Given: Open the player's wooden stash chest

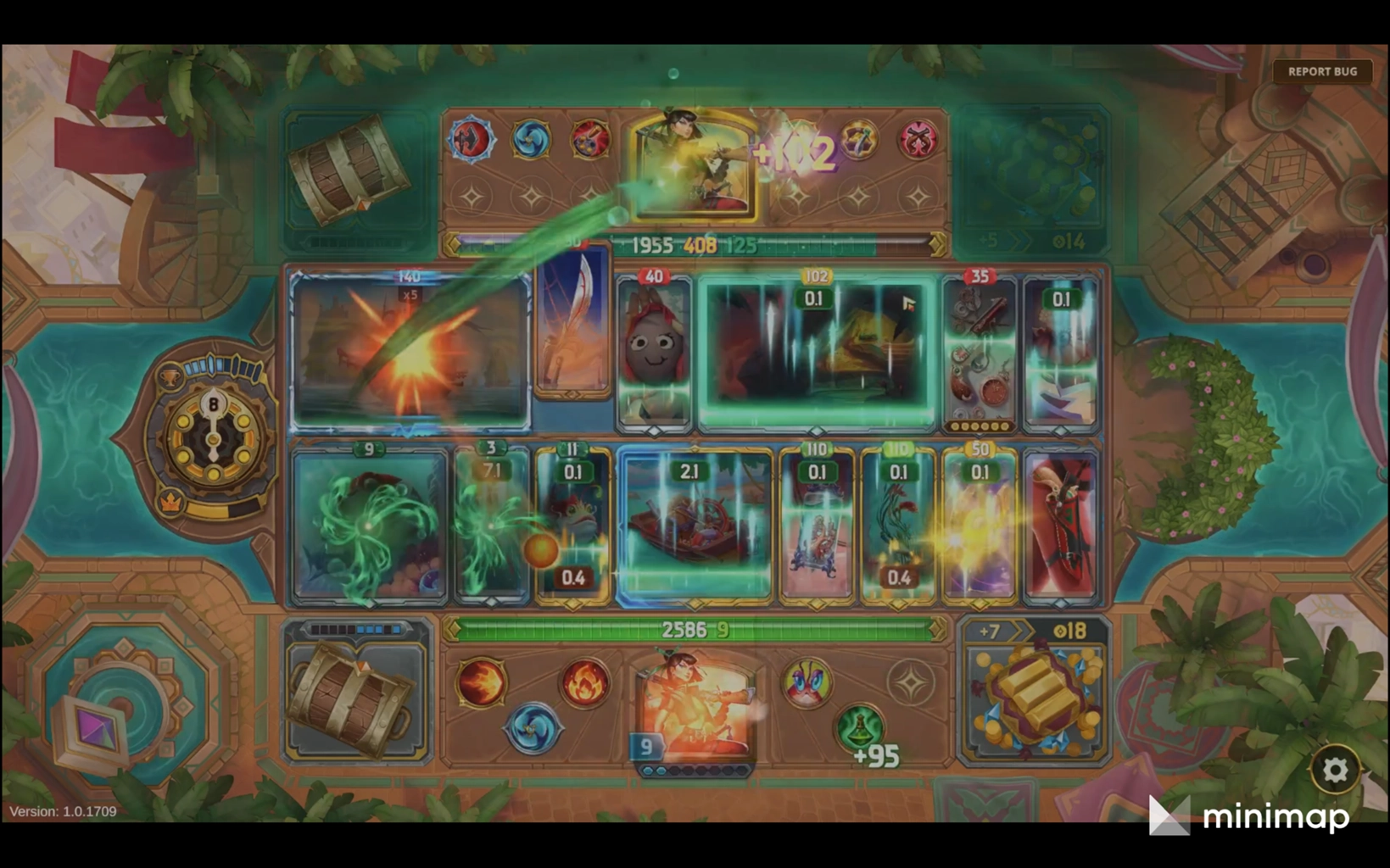Looking at the screenshot, I should (356, 695).
